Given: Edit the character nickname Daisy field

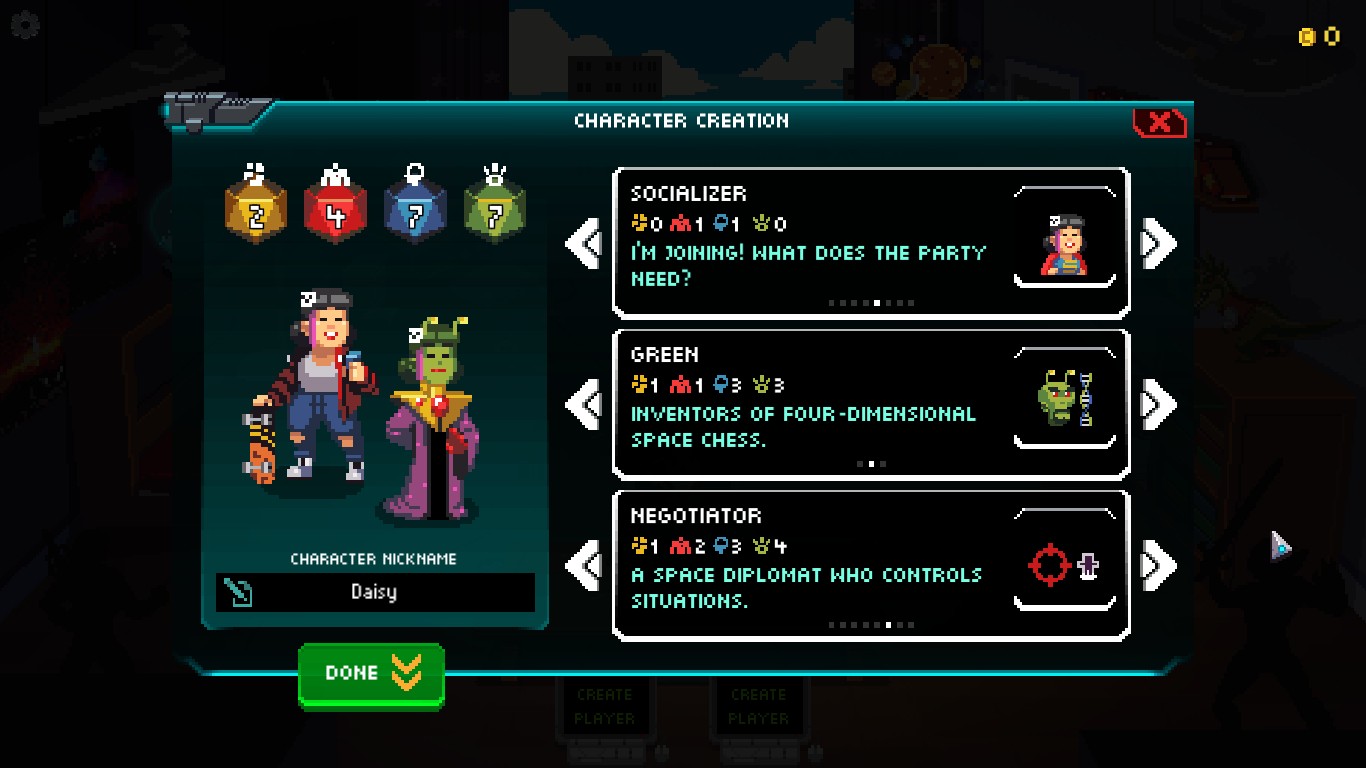Looking at the screenshot, I should pos(375,592).
